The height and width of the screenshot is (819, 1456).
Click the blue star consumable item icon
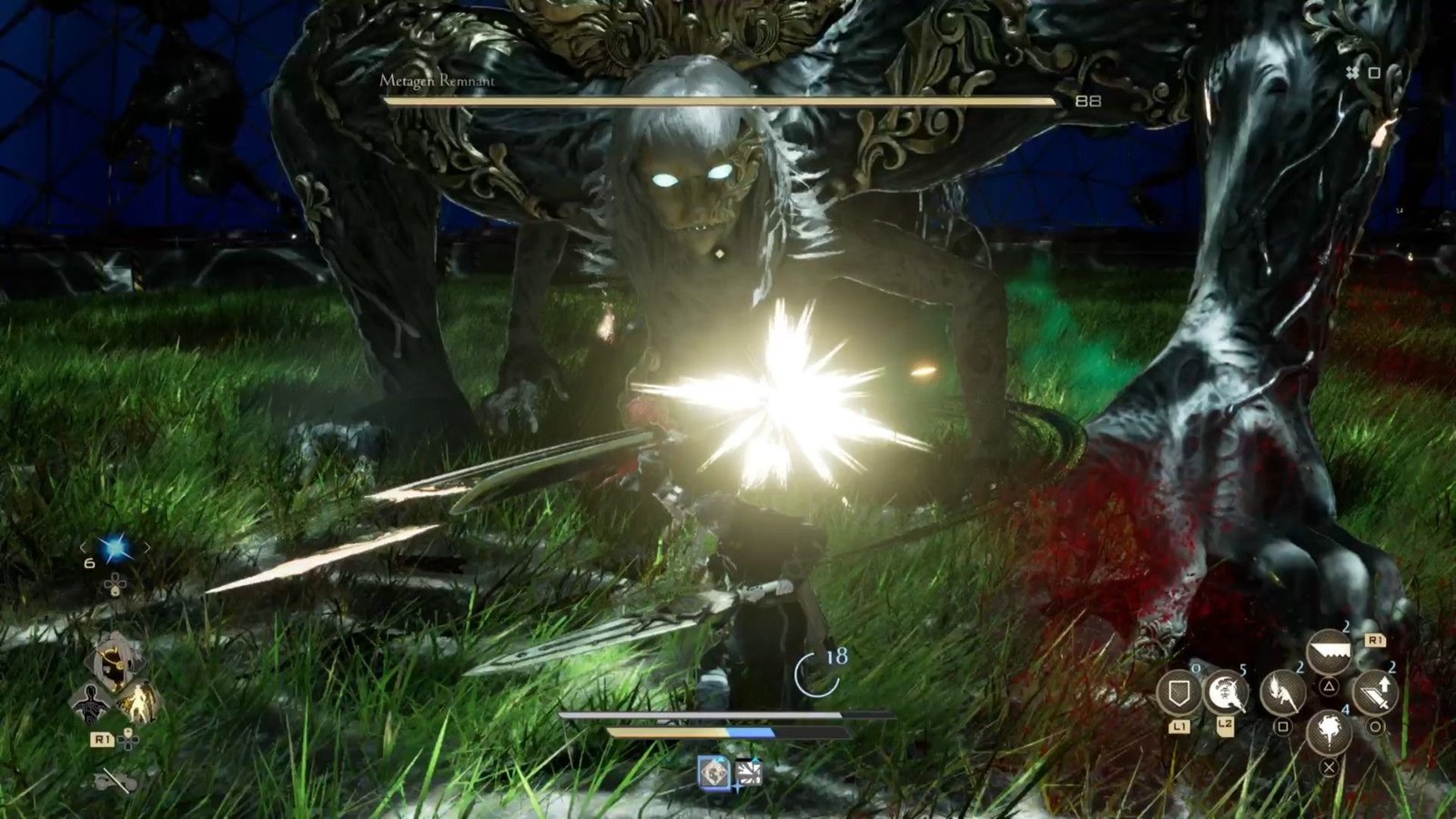tap(115, 546)
